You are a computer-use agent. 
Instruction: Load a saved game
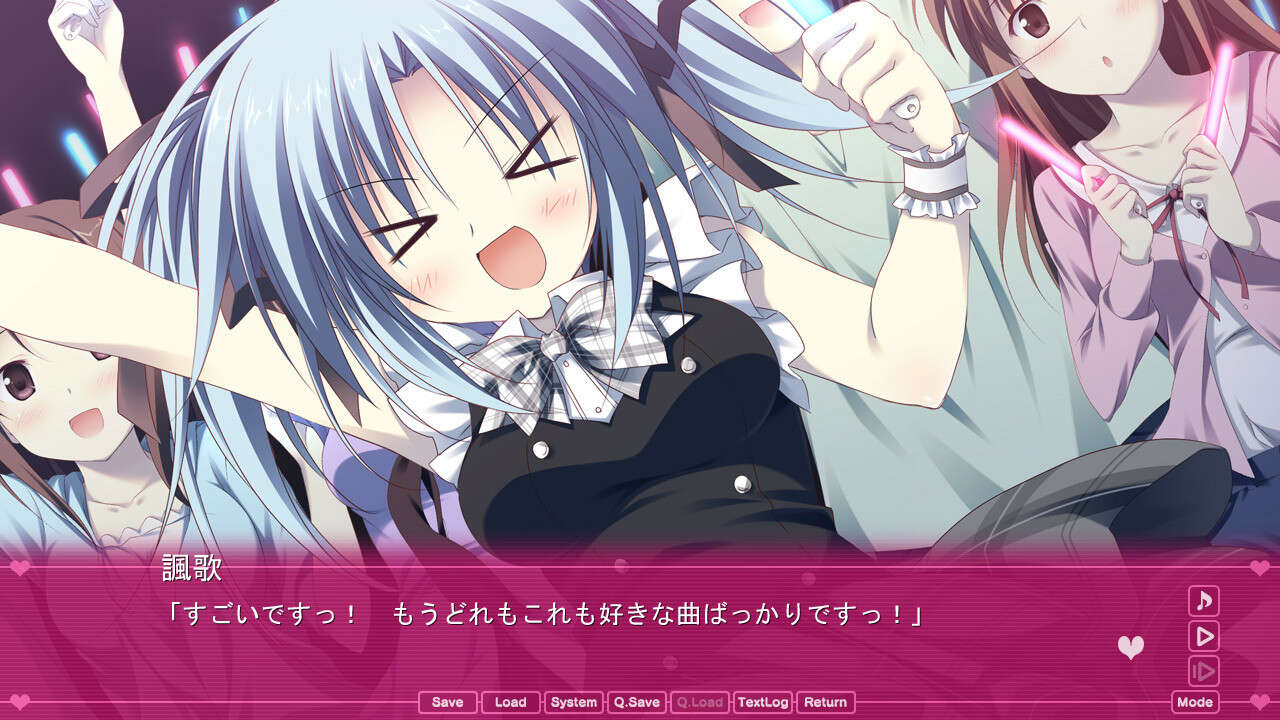[x=510, y=702]
